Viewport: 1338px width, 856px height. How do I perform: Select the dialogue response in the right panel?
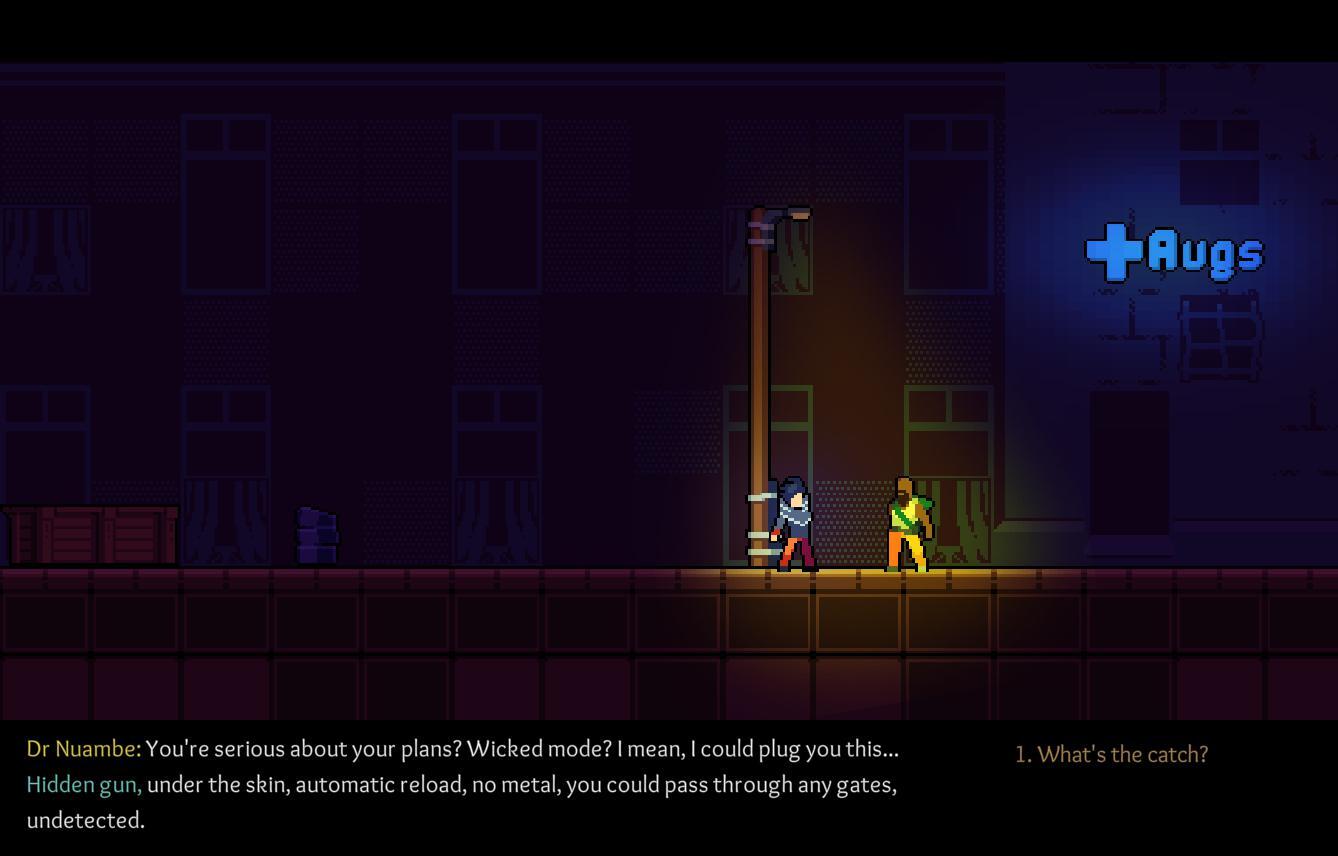pos(1112,755)
